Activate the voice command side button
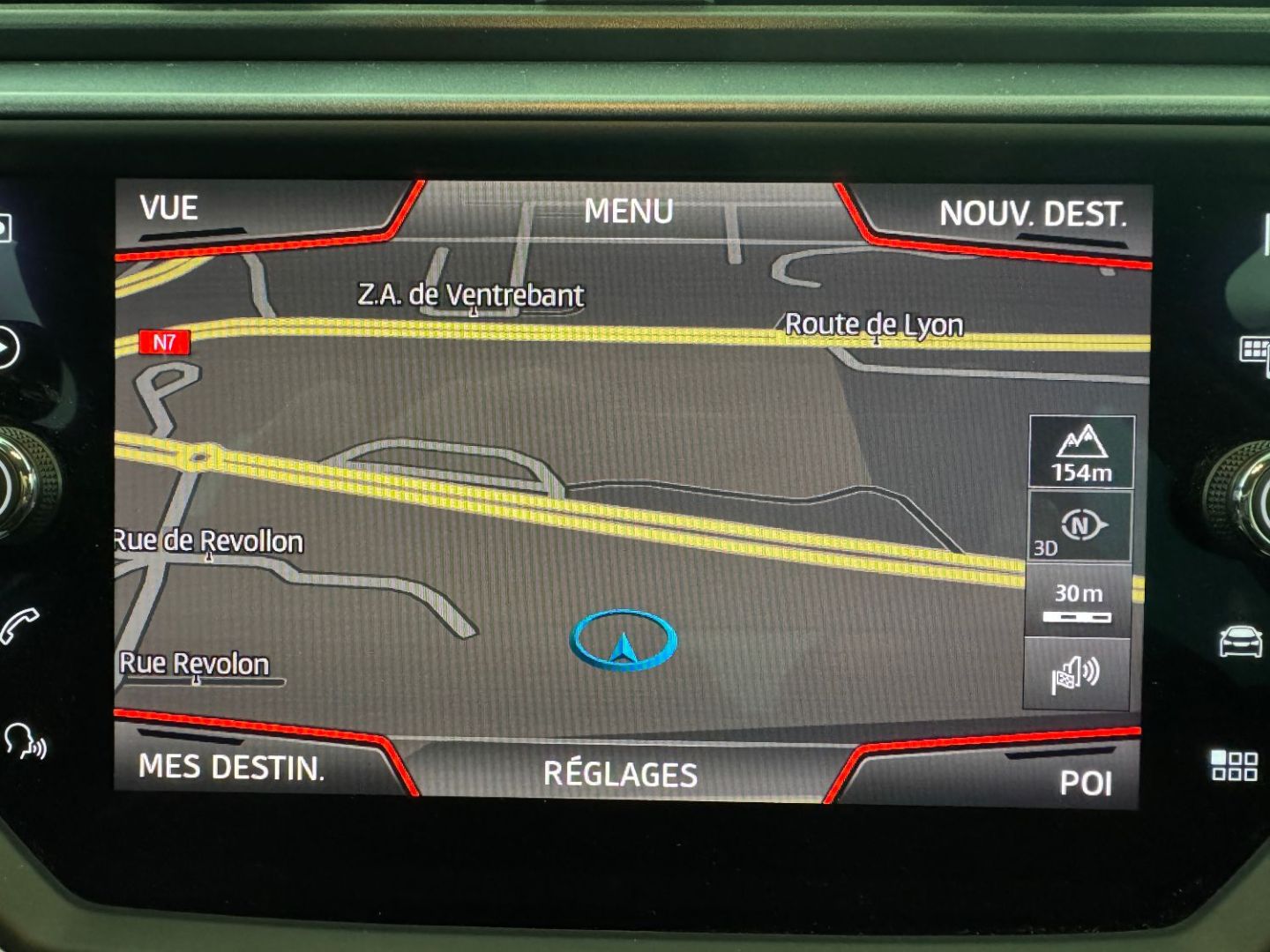This screenshot has width=1270, height=952. 25,742
